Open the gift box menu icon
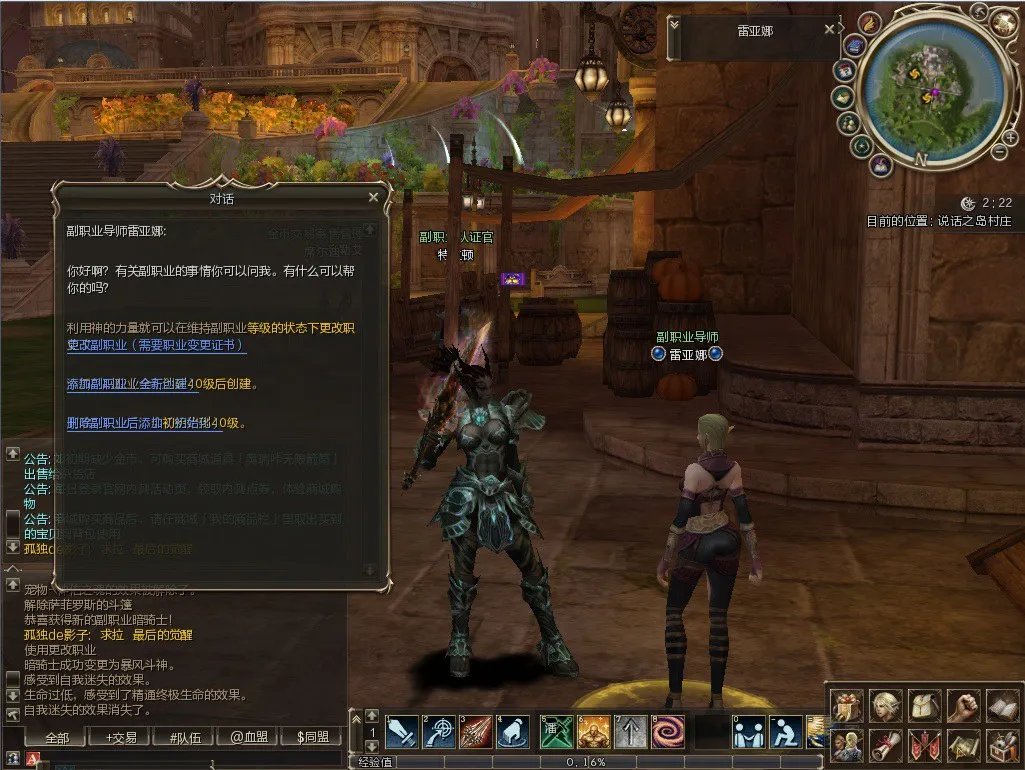This screenshot has width=1025, height=770. (x=846, y=706)
